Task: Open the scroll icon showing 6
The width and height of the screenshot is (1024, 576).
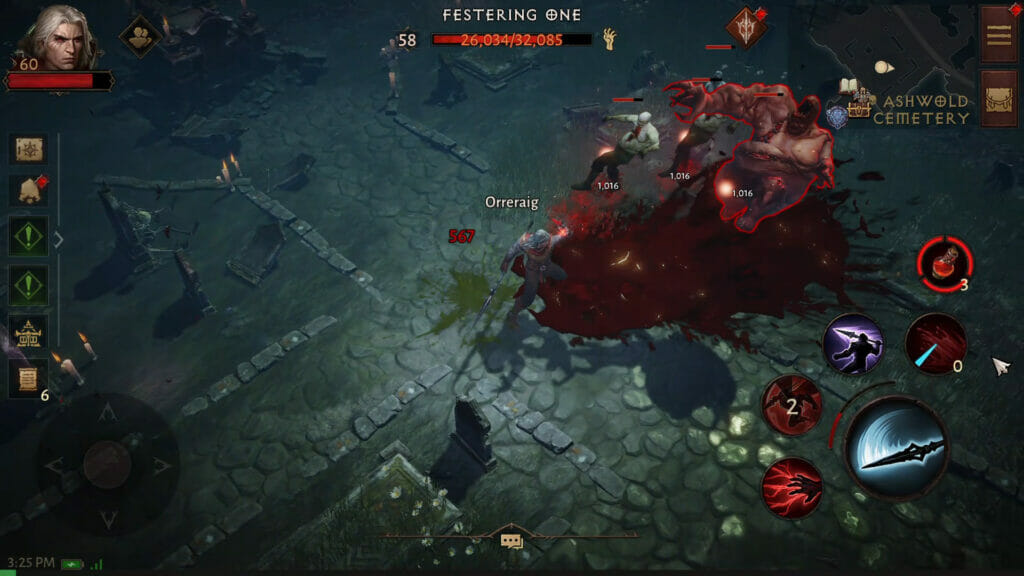Action: 28,378
